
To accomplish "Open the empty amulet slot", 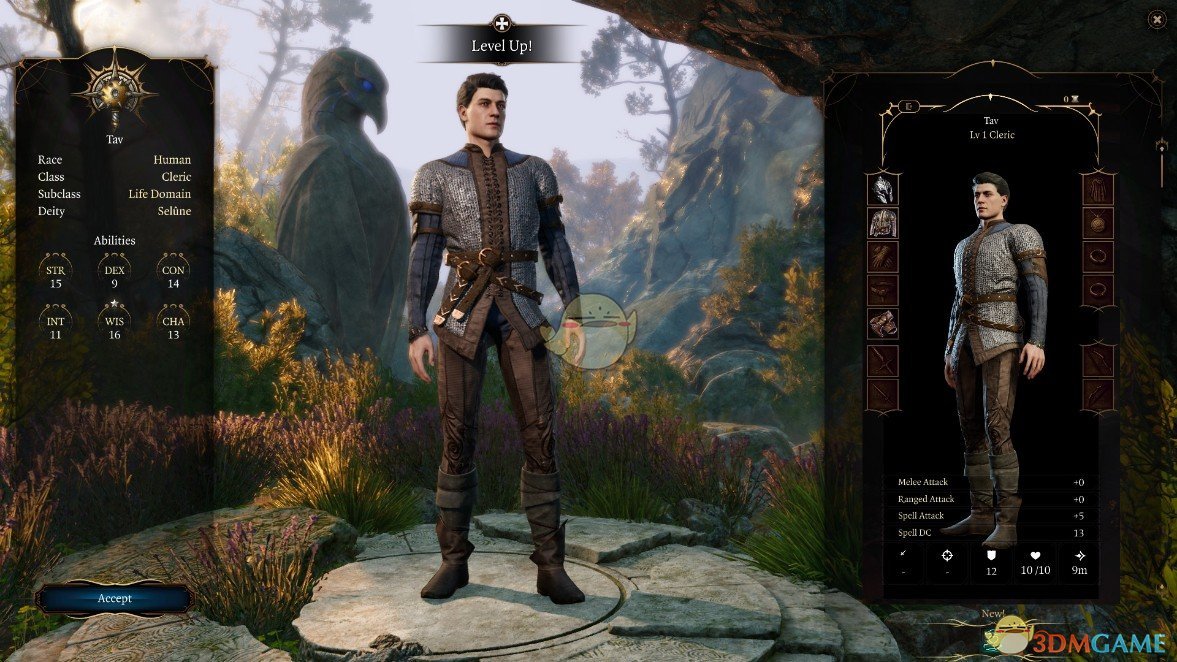I will point(1098,223).
